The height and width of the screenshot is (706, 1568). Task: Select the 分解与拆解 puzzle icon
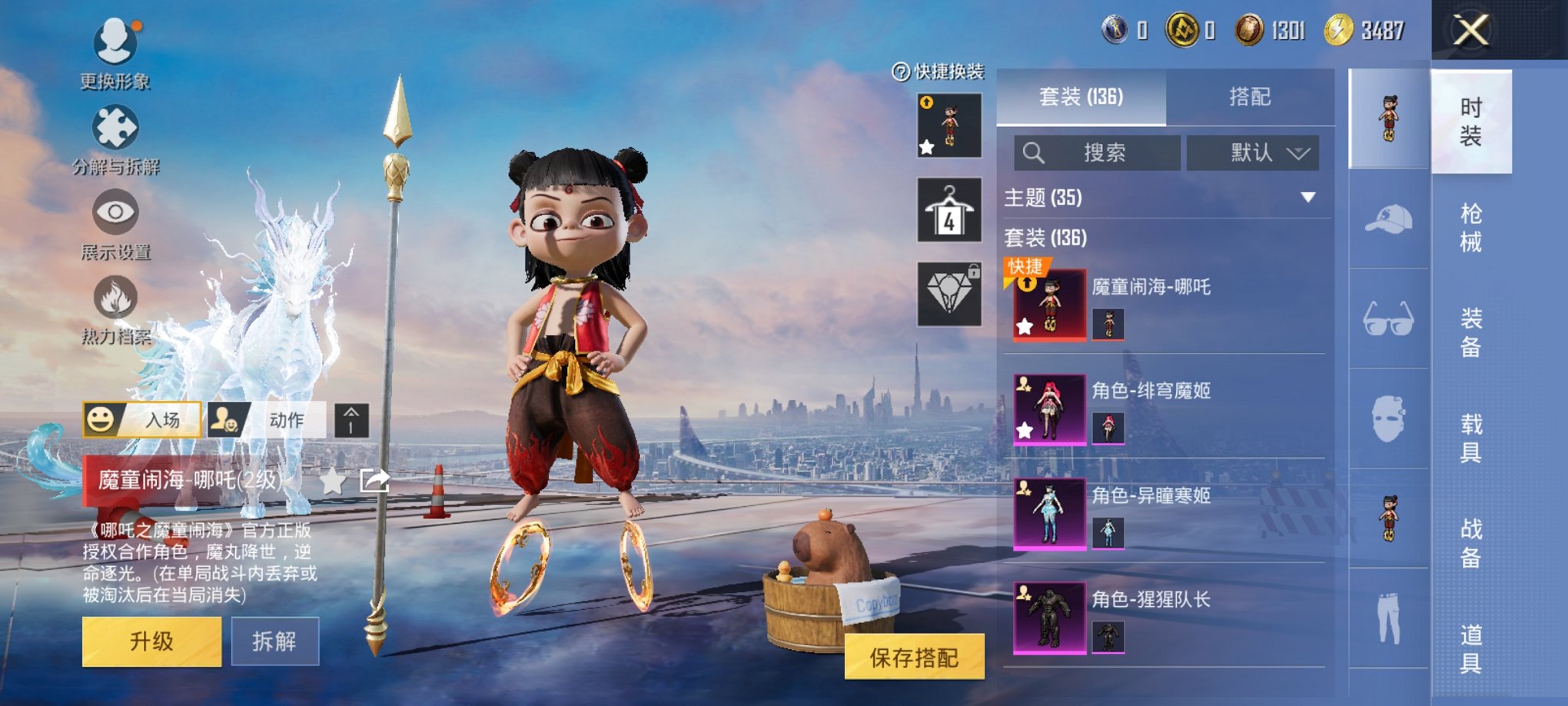click(x=114, y=129)
